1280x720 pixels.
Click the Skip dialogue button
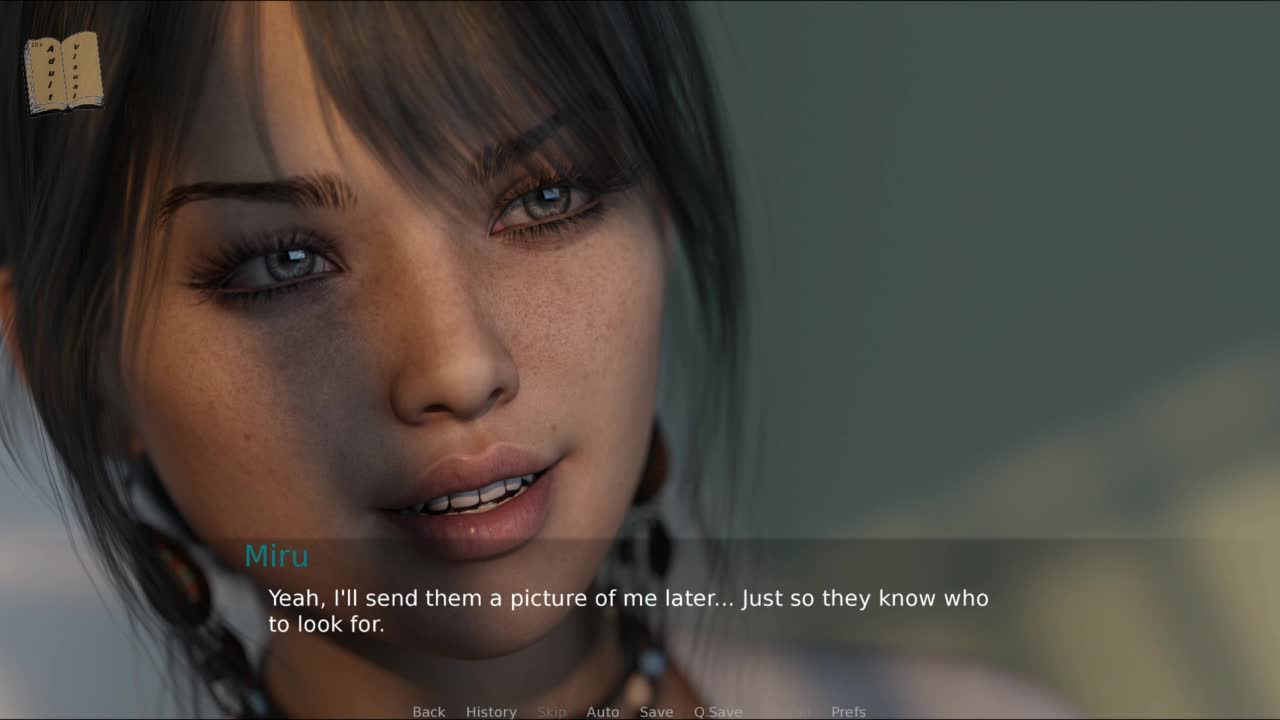coord(551,711)
